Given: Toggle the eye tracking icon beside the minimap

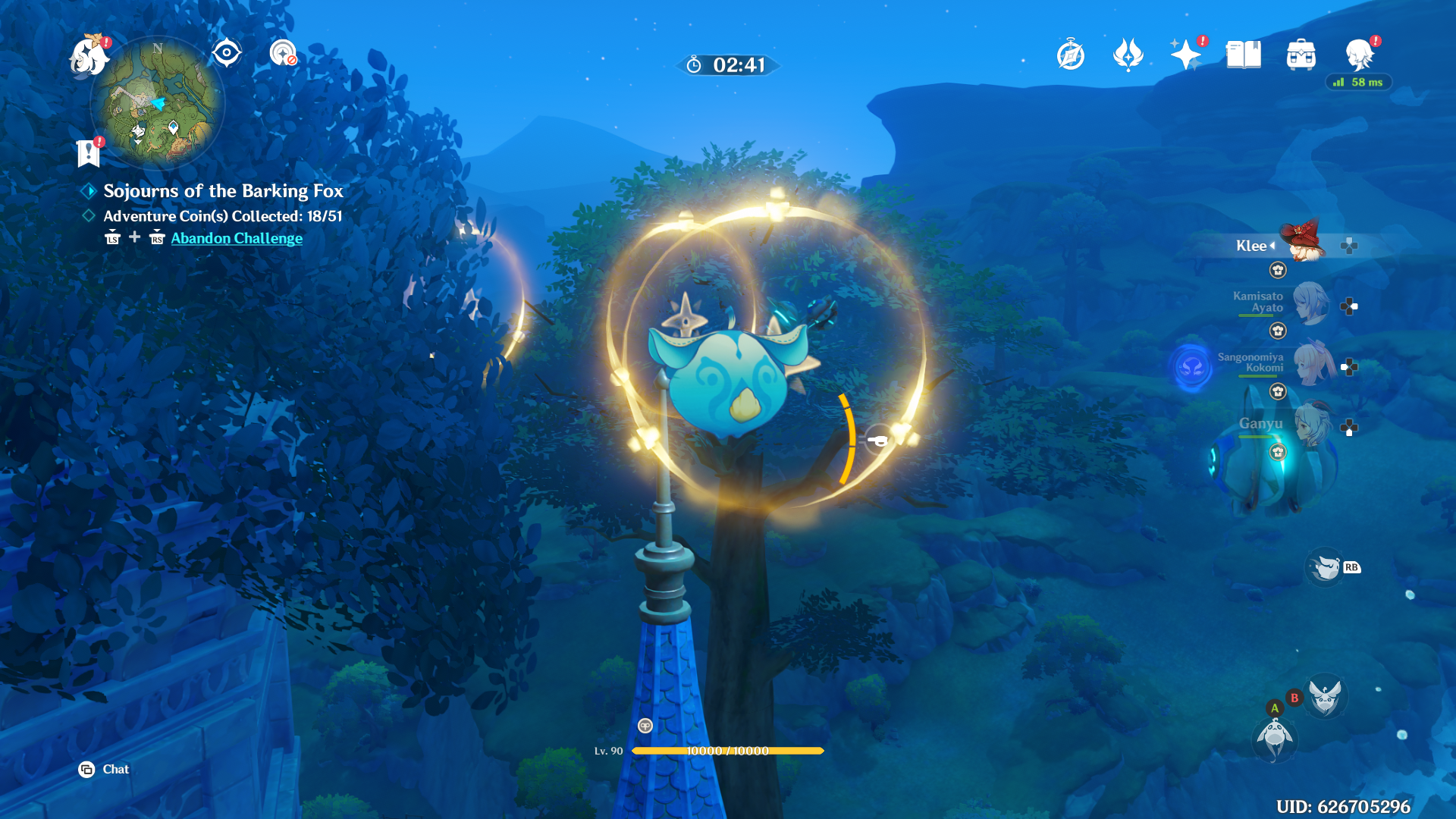Looking at the screenshot, I should [x=225, y=52].
